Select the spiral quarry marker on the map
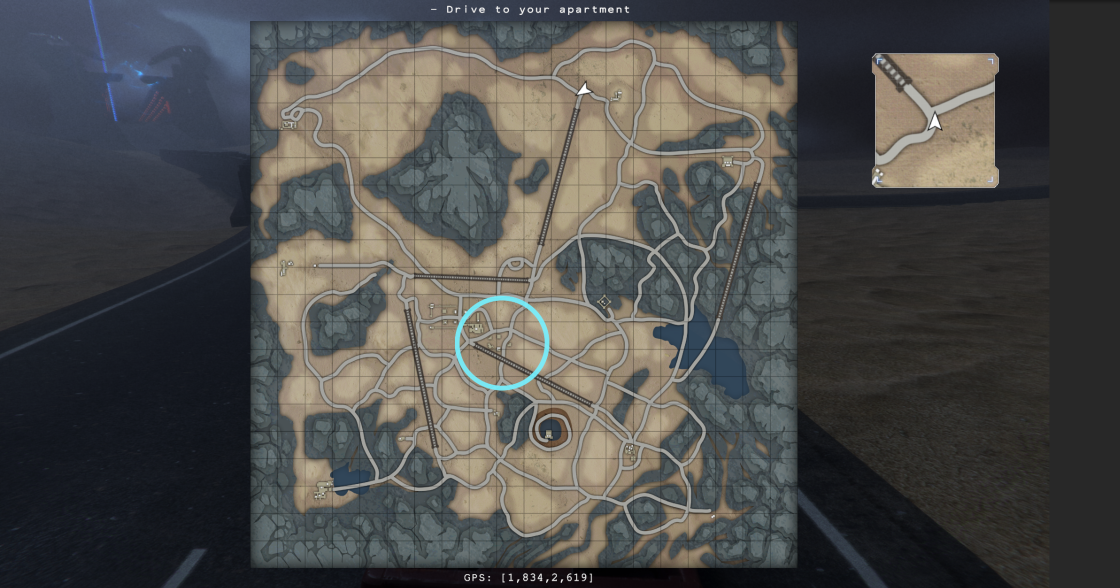1120x588 pixels. tap(549, 433)
